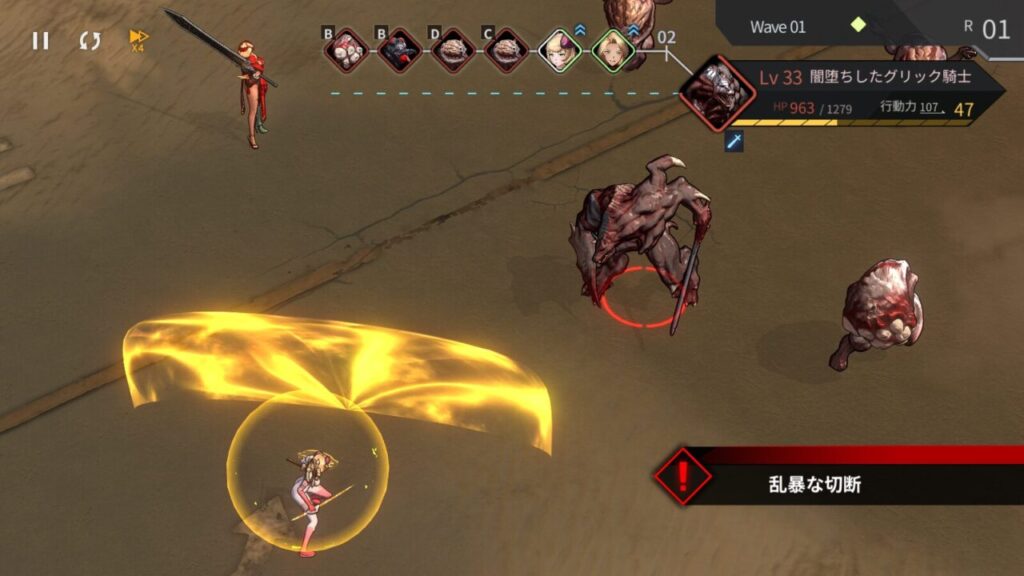
Task: Change the X4 battle speed
Action: (138, 40)
